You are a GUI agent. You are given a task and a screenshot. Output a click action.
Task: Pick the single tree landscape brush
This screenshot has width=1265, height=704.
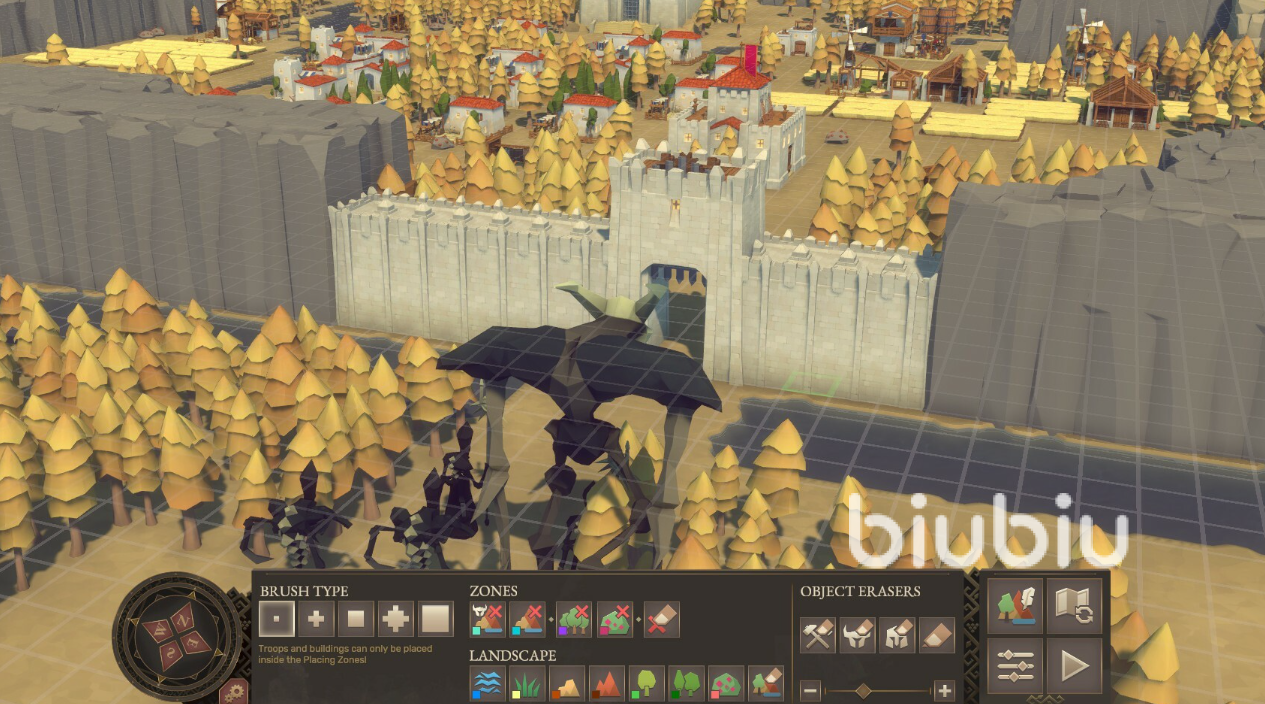coord(647,684)
